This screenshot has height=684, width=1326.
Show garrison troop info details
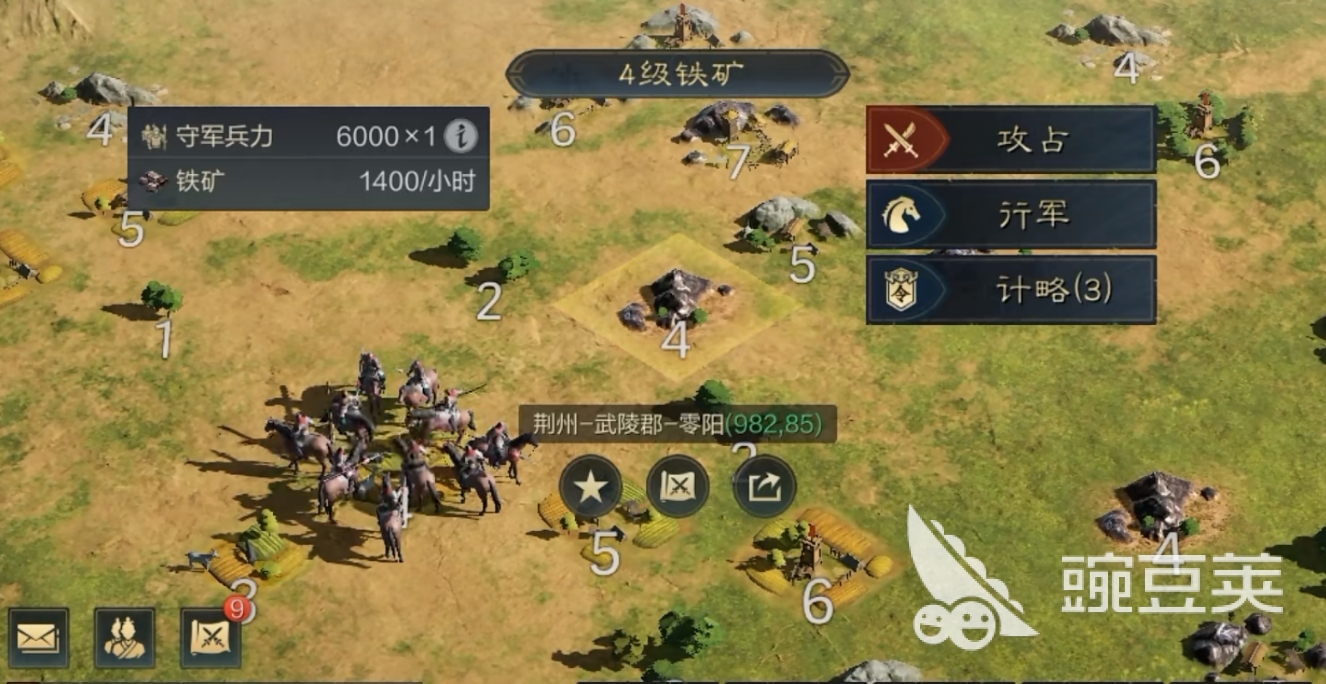click(x=461, y=136)
